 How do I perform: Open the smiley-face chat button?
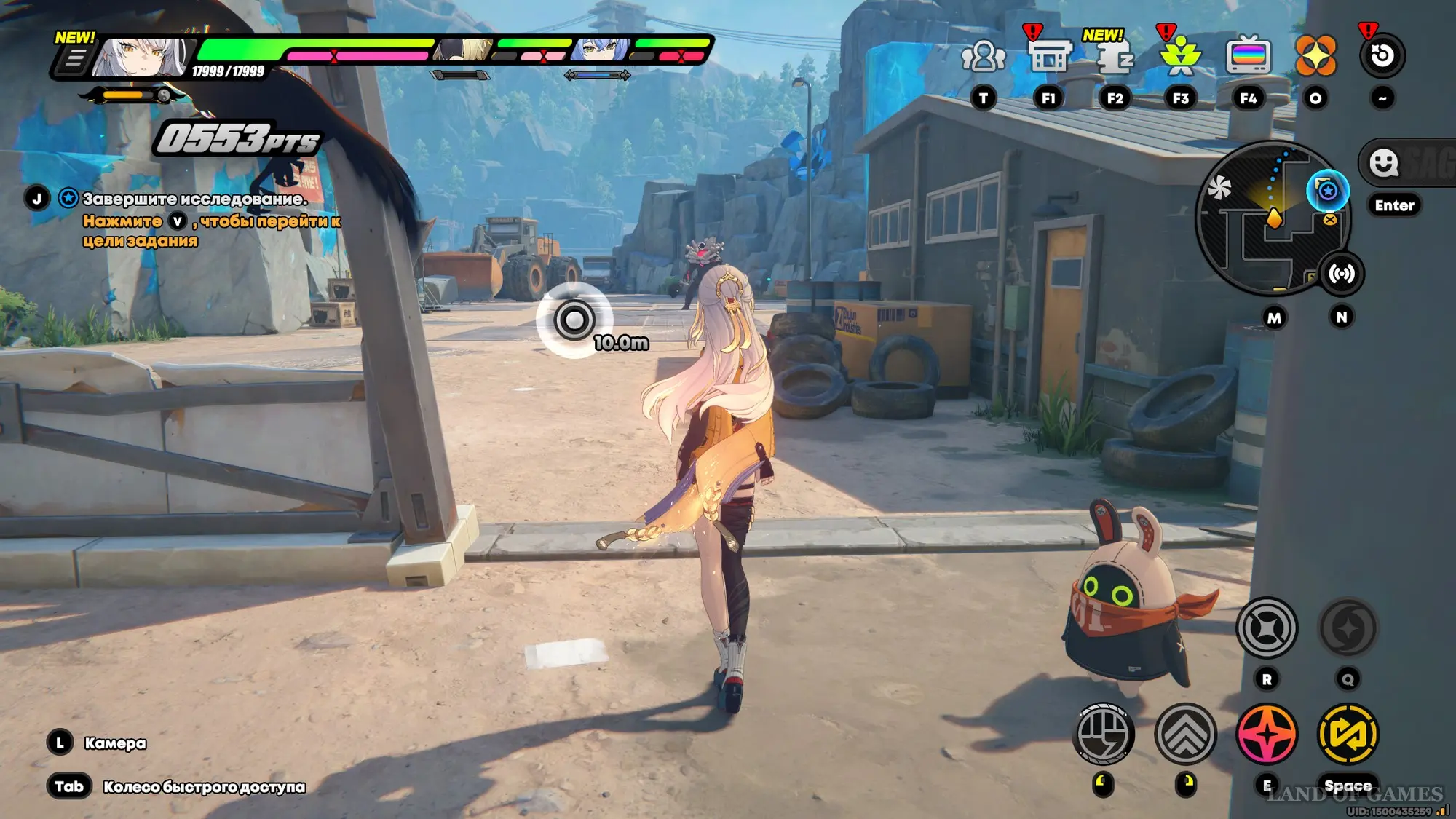(1383, 162)
